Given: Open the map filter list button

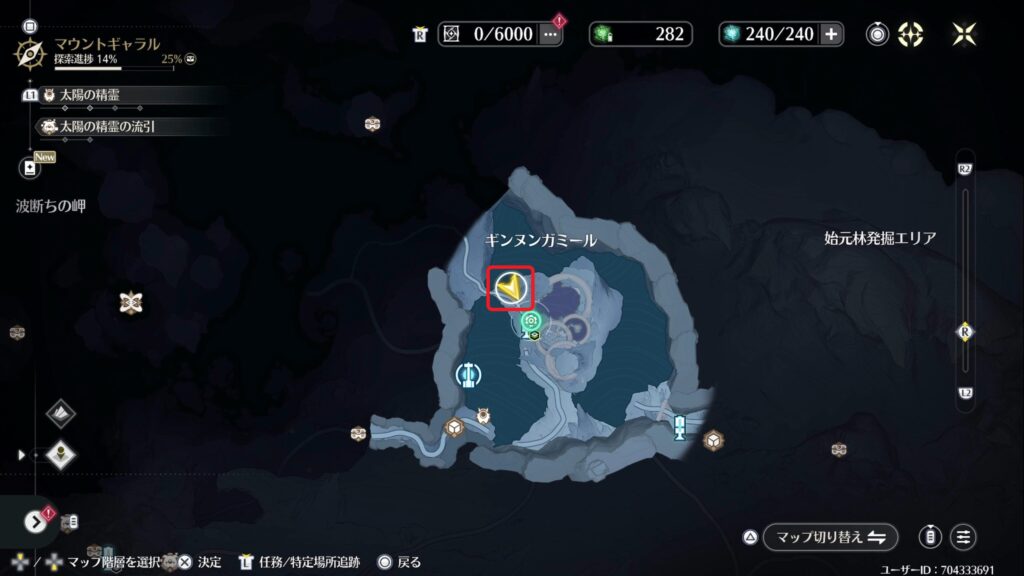Looking at the screenshot, I should 963,537.
